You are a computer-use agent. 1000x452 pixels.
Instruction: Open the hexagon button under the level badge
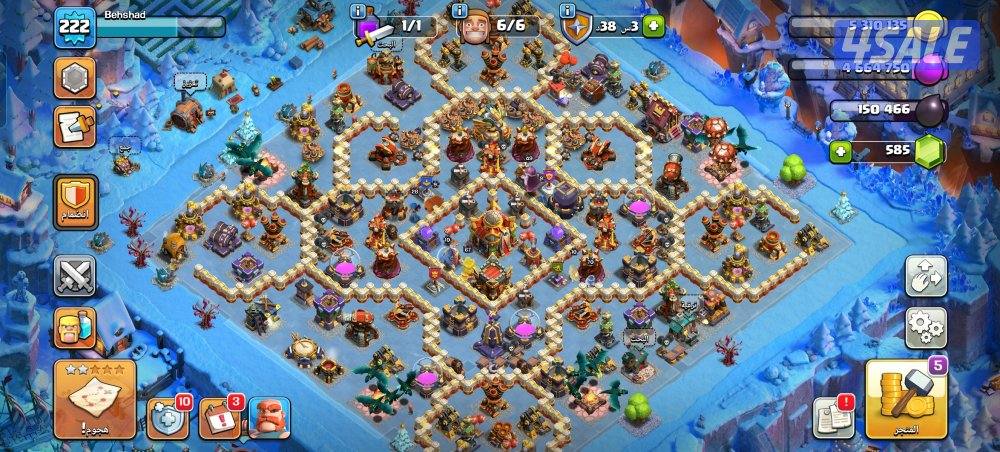(x=75, y=76)
